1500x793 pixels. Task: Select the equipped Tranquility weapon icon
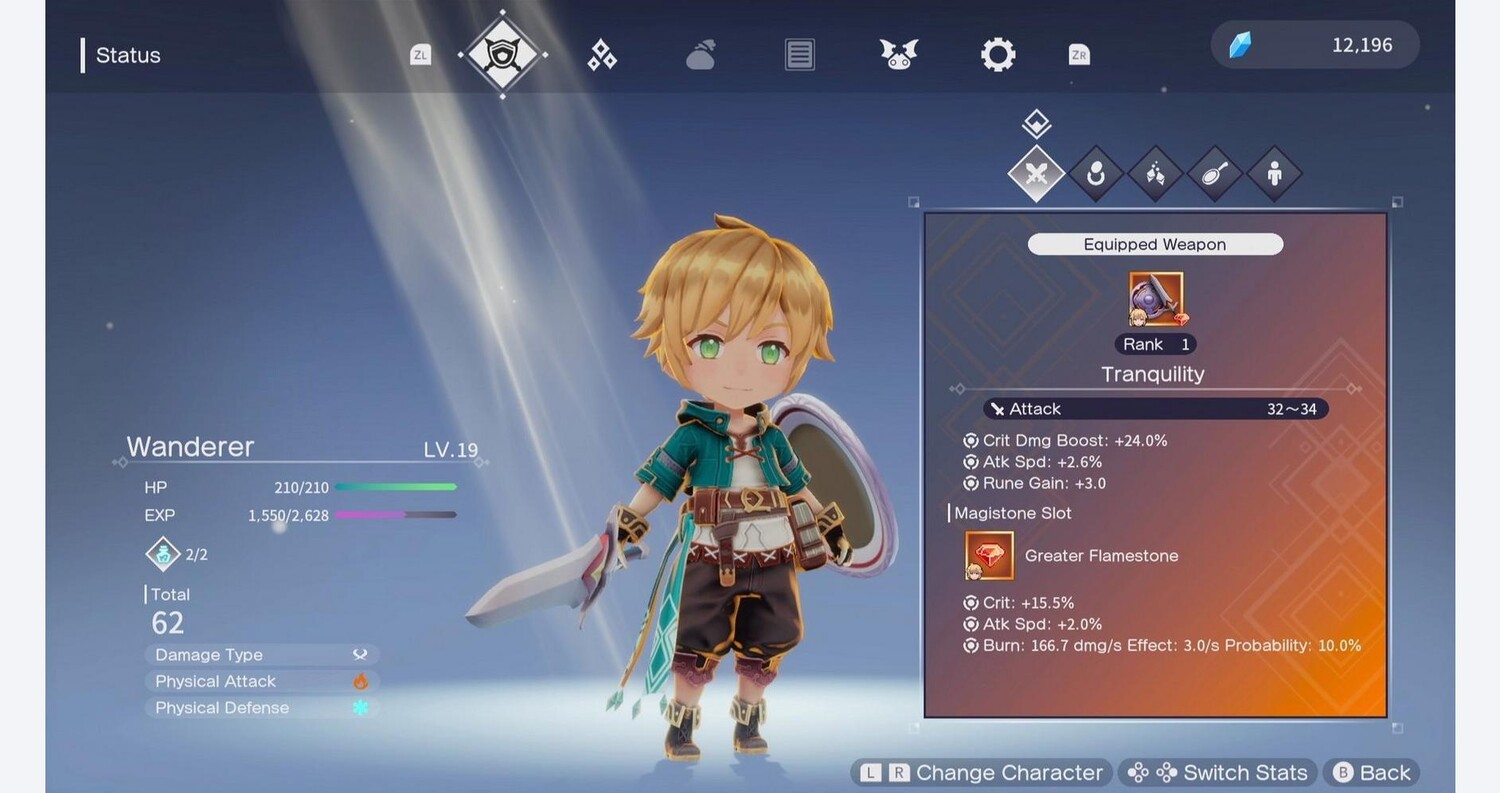pos(1155,299)
